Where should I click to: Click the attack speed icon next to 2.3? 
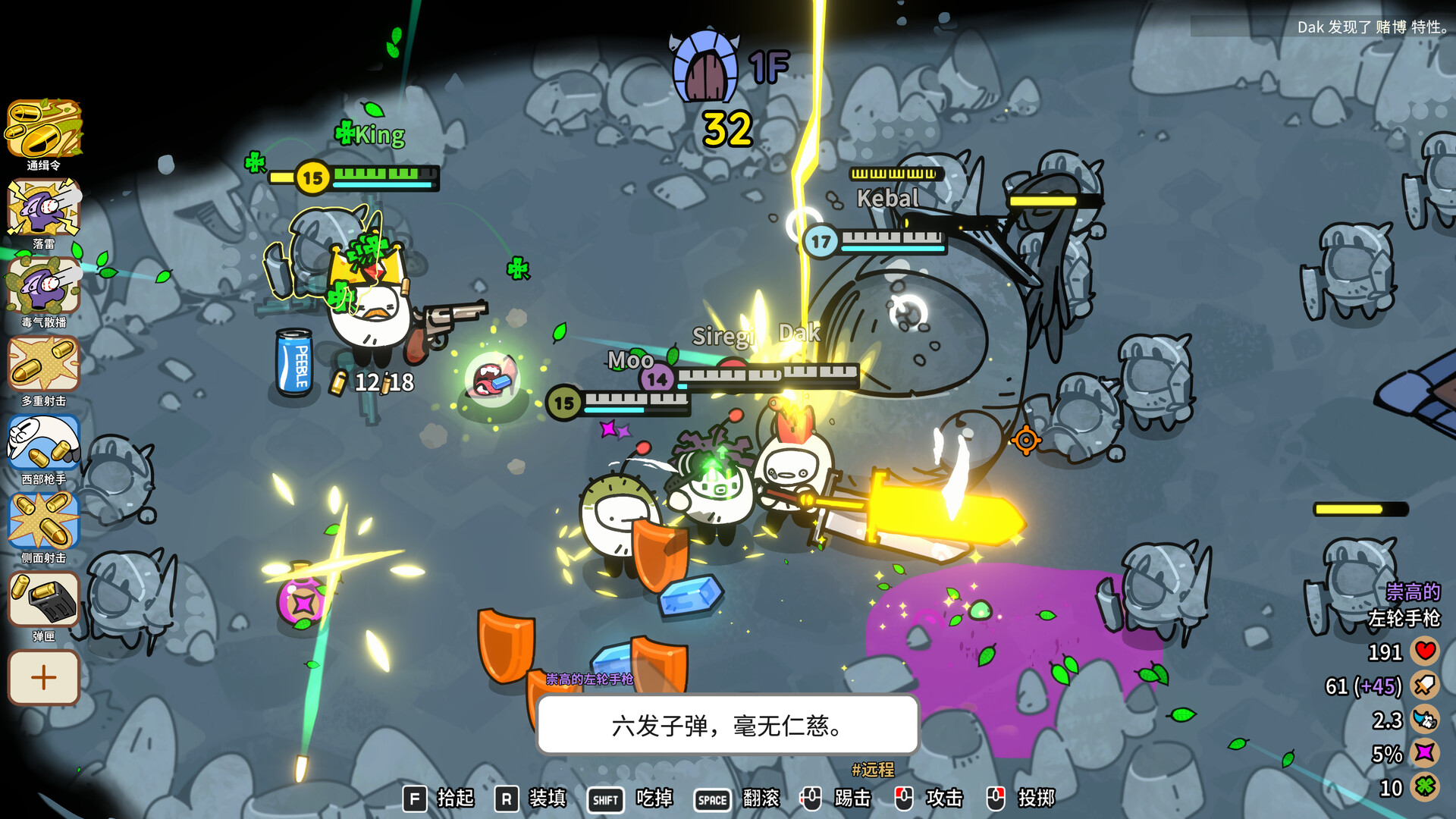pyautogui.click(x=1424, y=719)
